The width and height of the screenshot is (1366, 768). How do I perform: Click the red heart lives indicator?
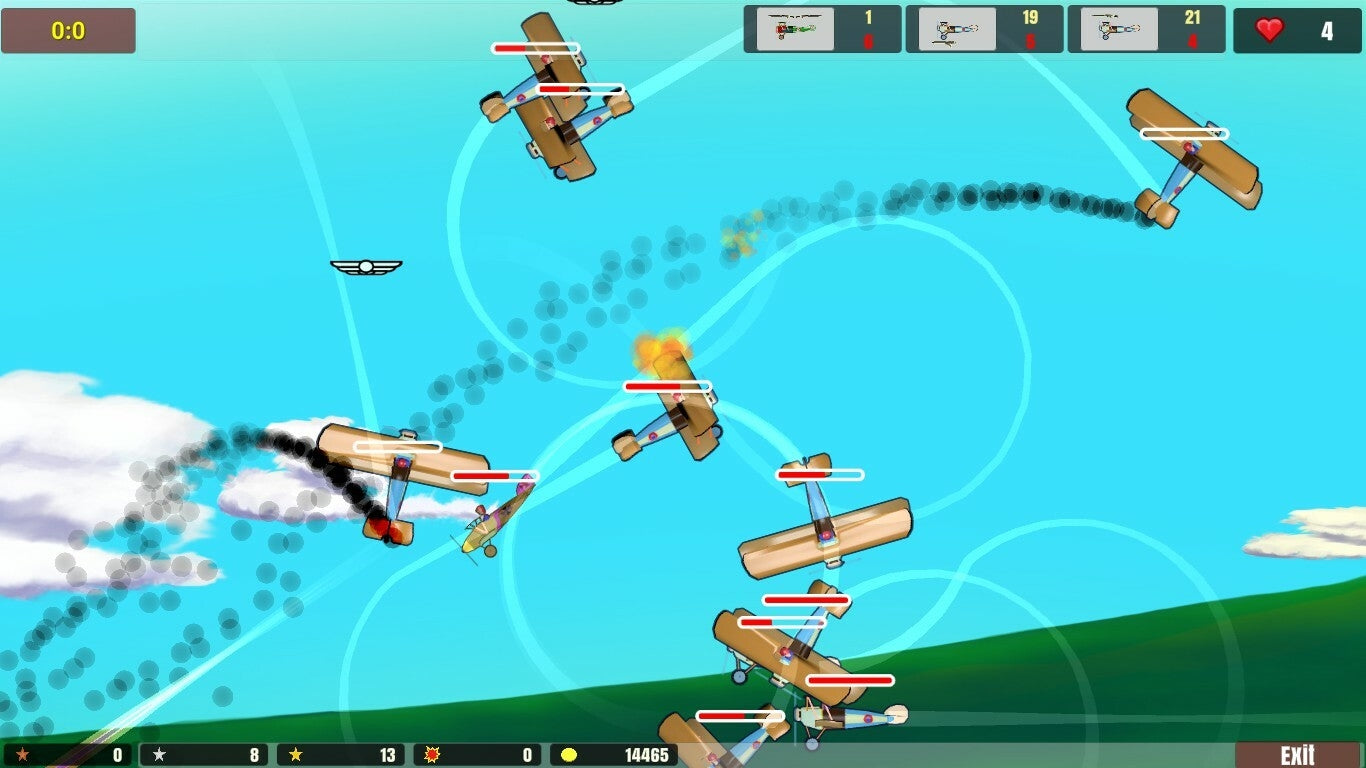click(1271, 30)
